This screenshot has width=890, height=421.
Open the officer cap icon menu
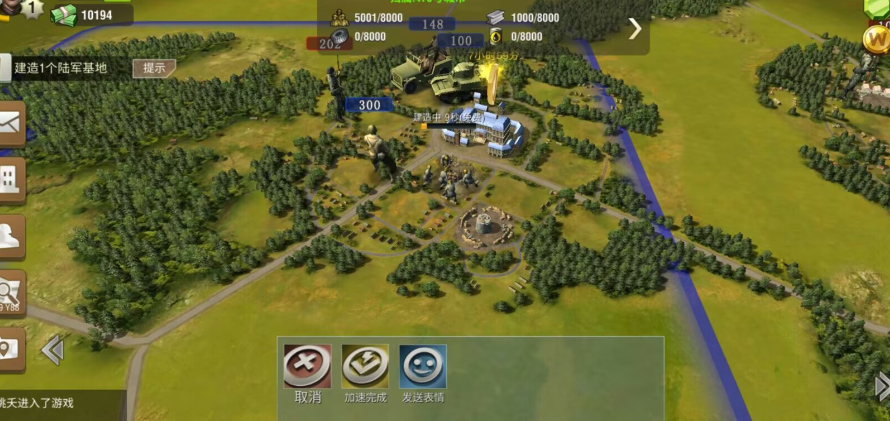[11, 236]
